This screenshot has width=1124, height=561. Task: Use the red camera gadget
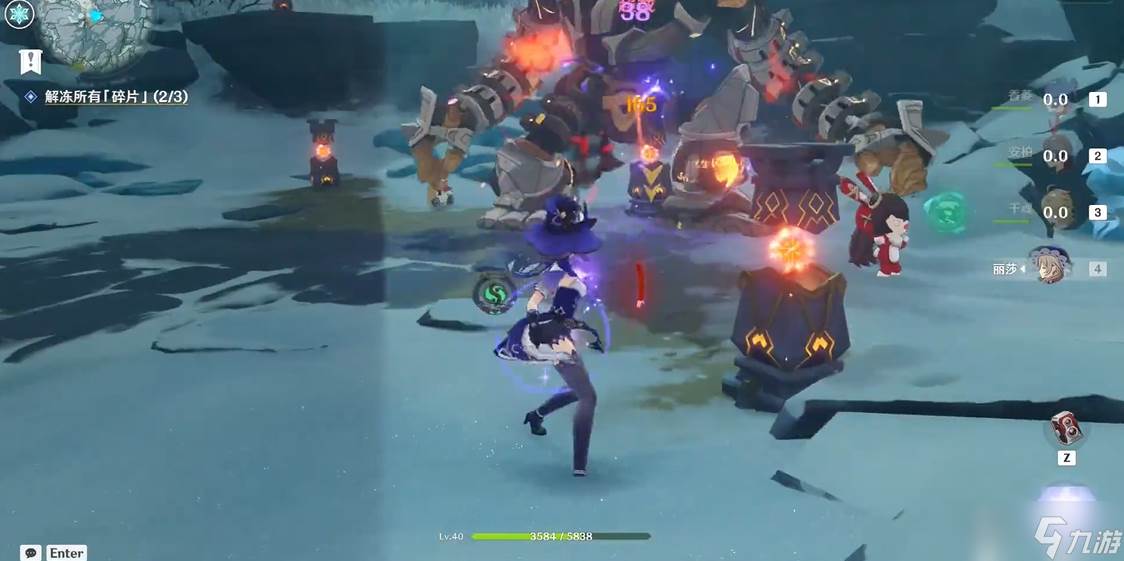[1066, 429]
